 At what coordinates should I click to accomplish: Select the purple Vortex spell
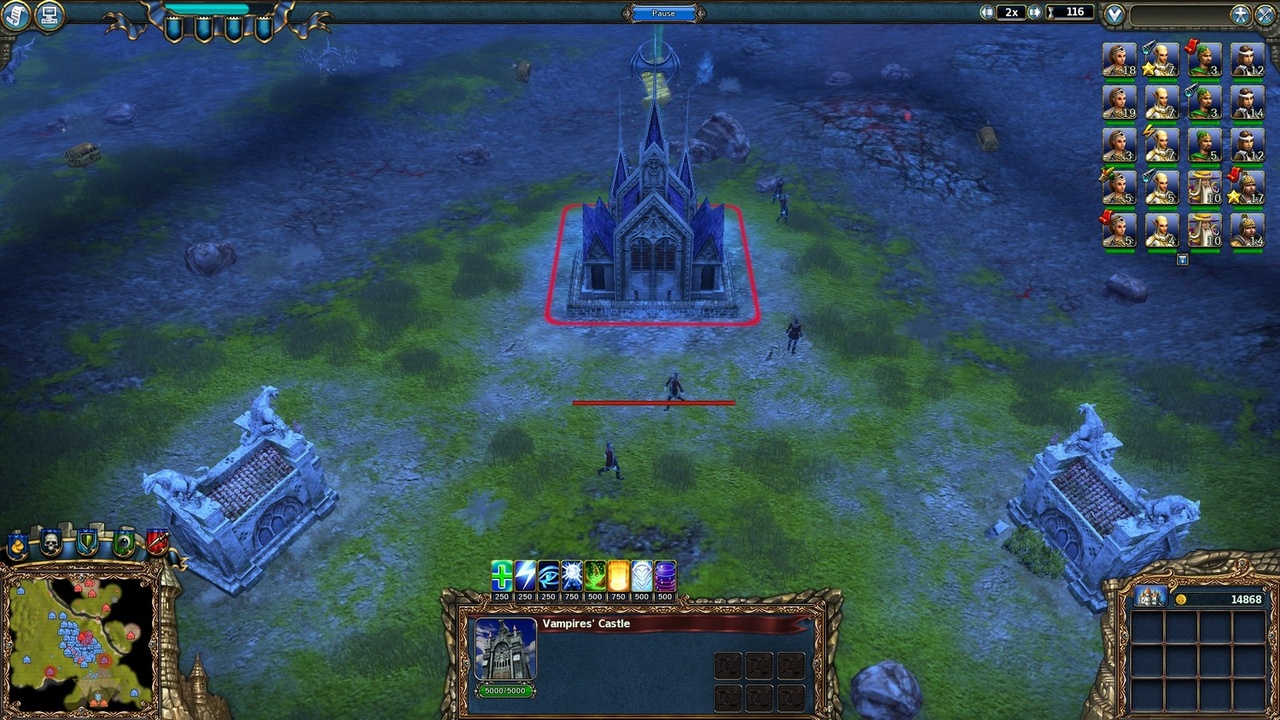(664, 575)
